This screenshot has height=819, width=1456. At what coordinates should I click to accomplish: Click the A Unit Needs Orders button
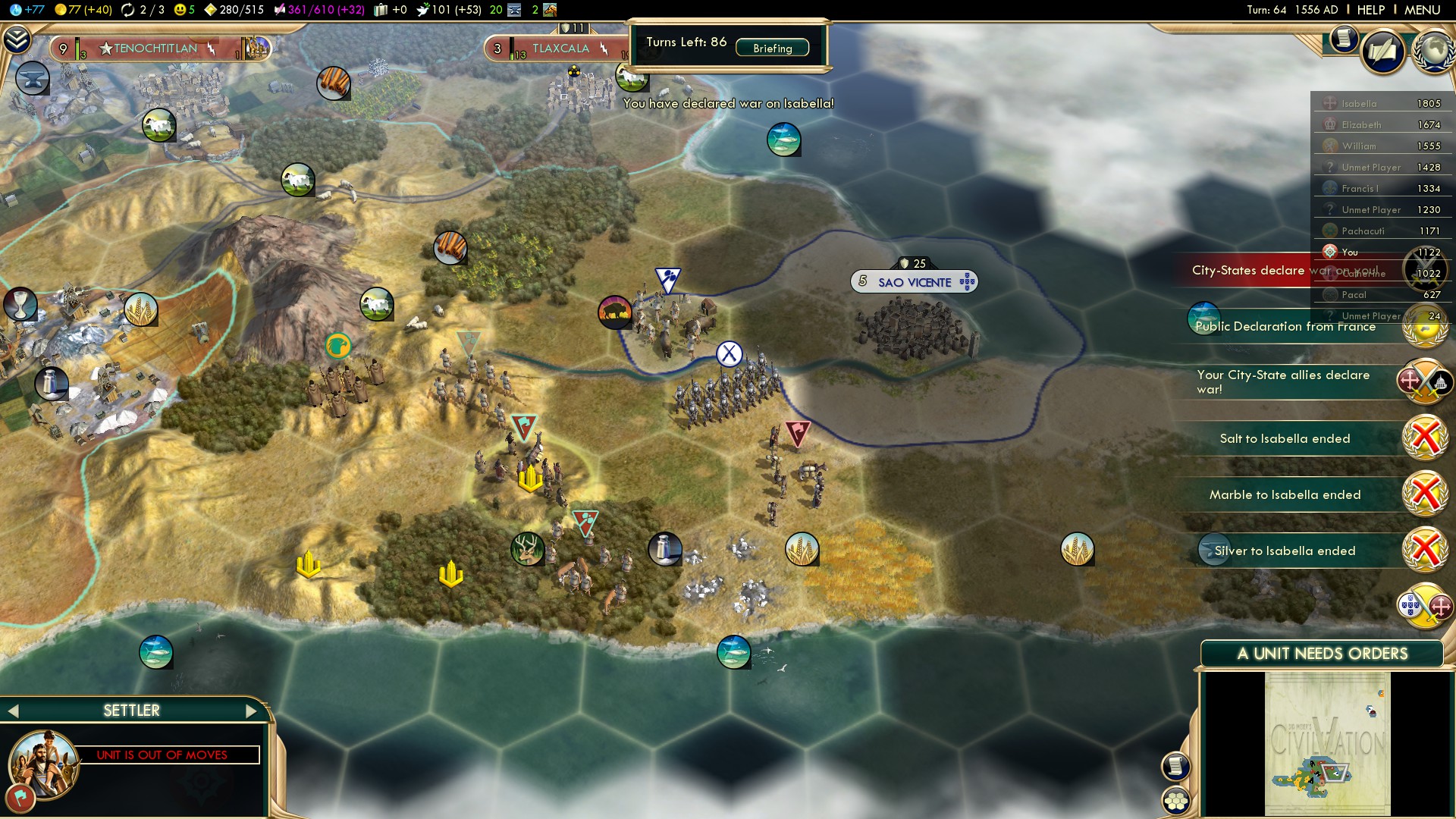click(1322, 654)
